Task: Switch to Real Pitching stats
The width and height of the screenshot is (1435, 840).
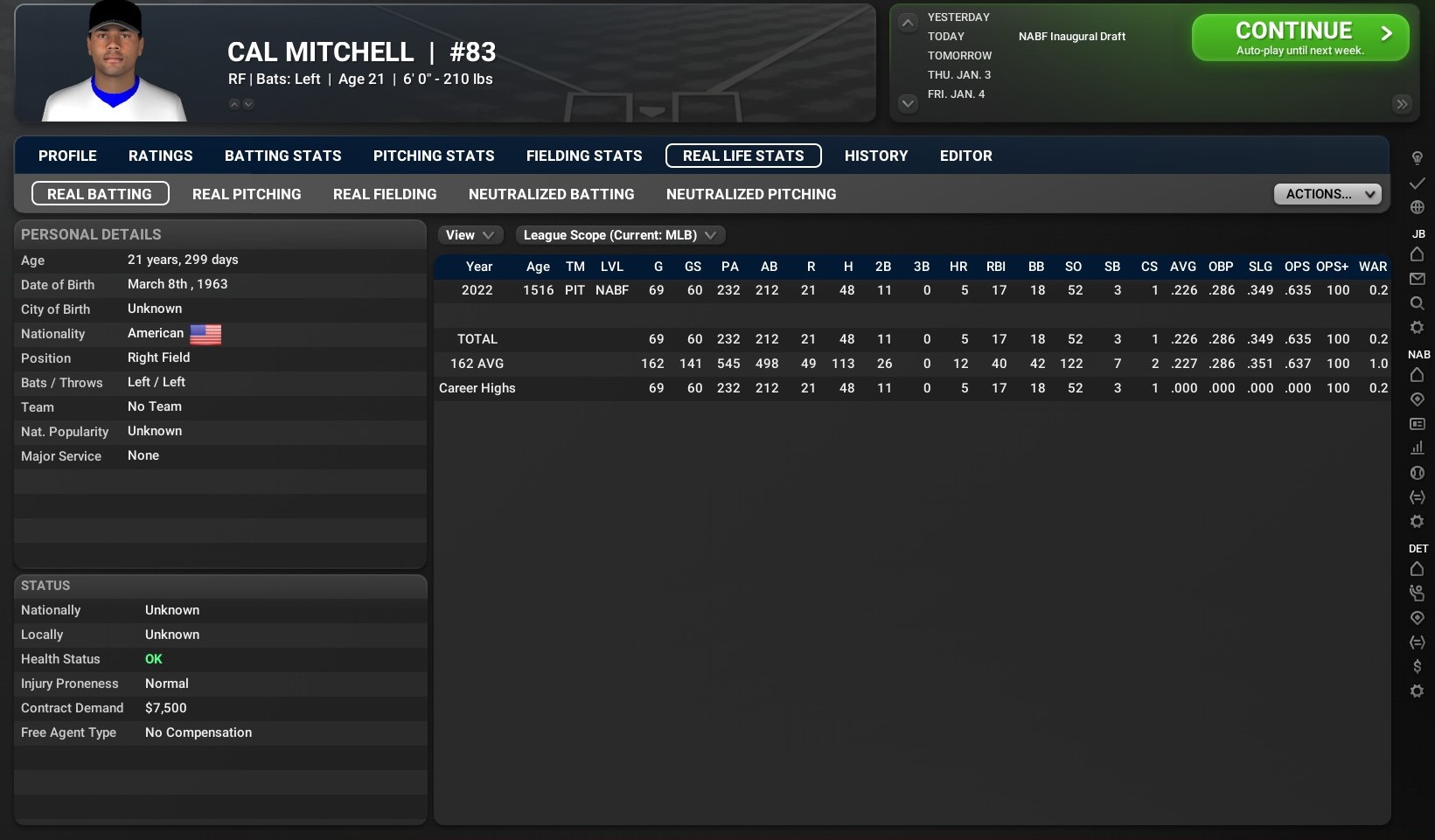Action: coord(247,194)
